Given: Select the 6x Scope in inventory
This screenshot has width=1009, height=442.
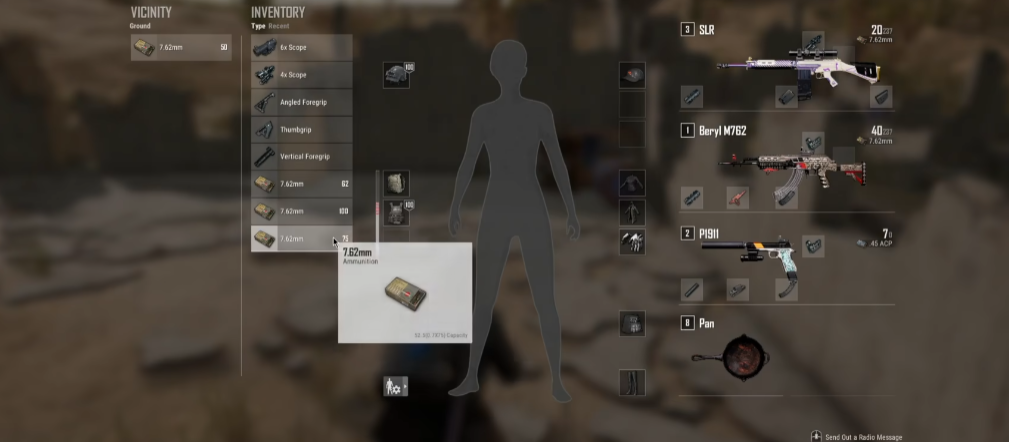Looking at the screenshot, I should point(301,47).
